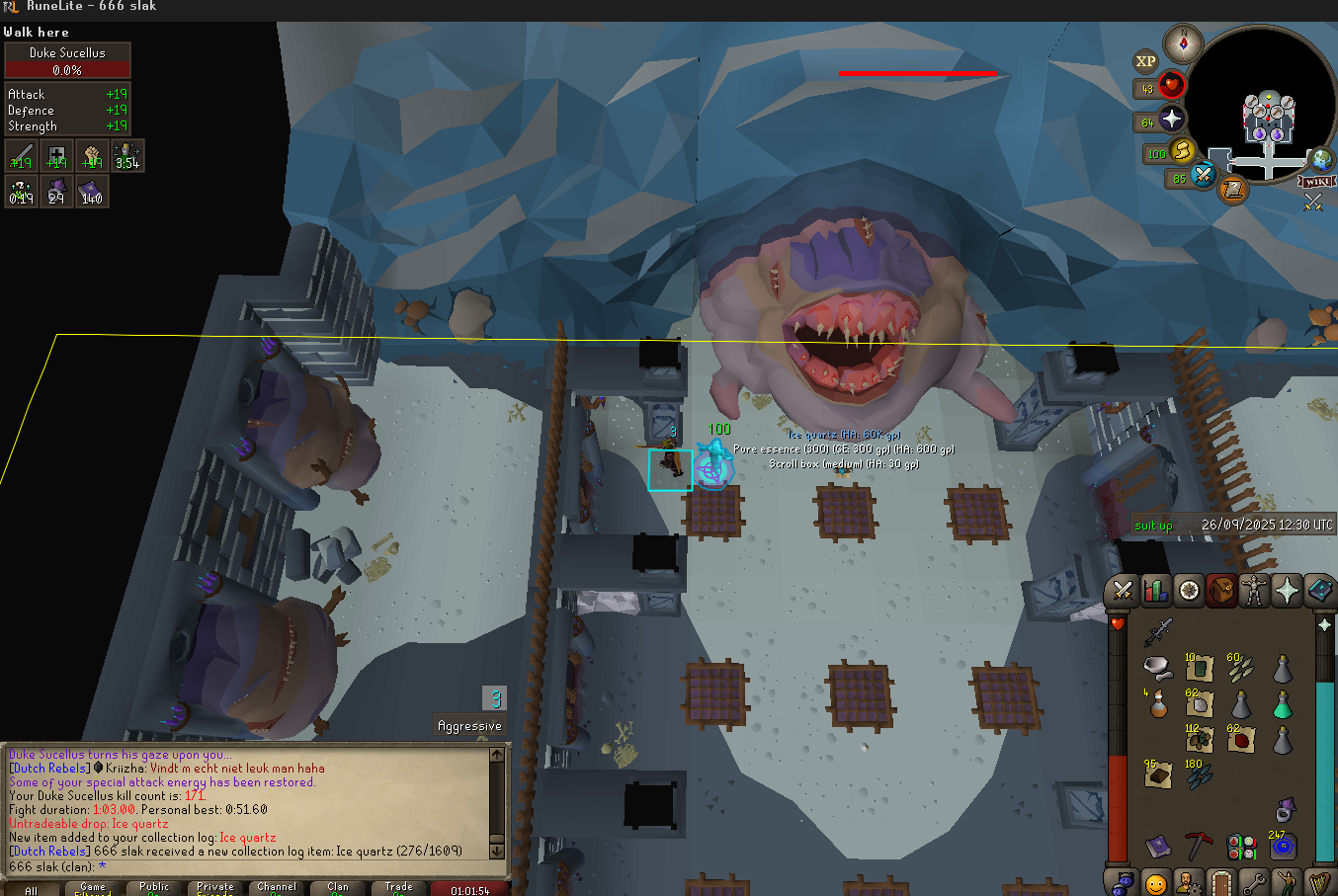Toggle run energy orb

click(x=1182, y=152)
